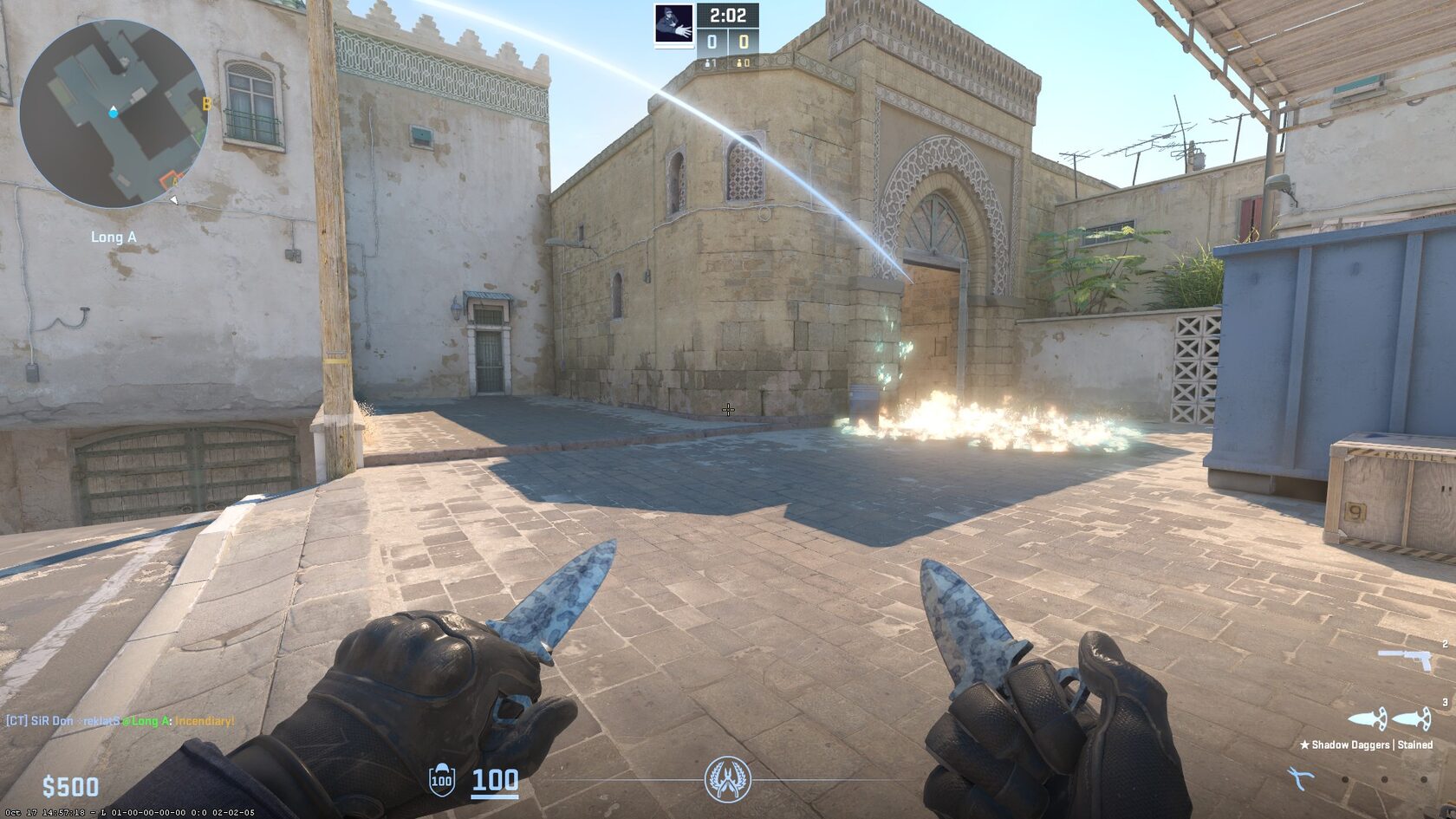Click the Long A location label
The height and width of the screenshot is (819, 1456).
click(112, 236)
